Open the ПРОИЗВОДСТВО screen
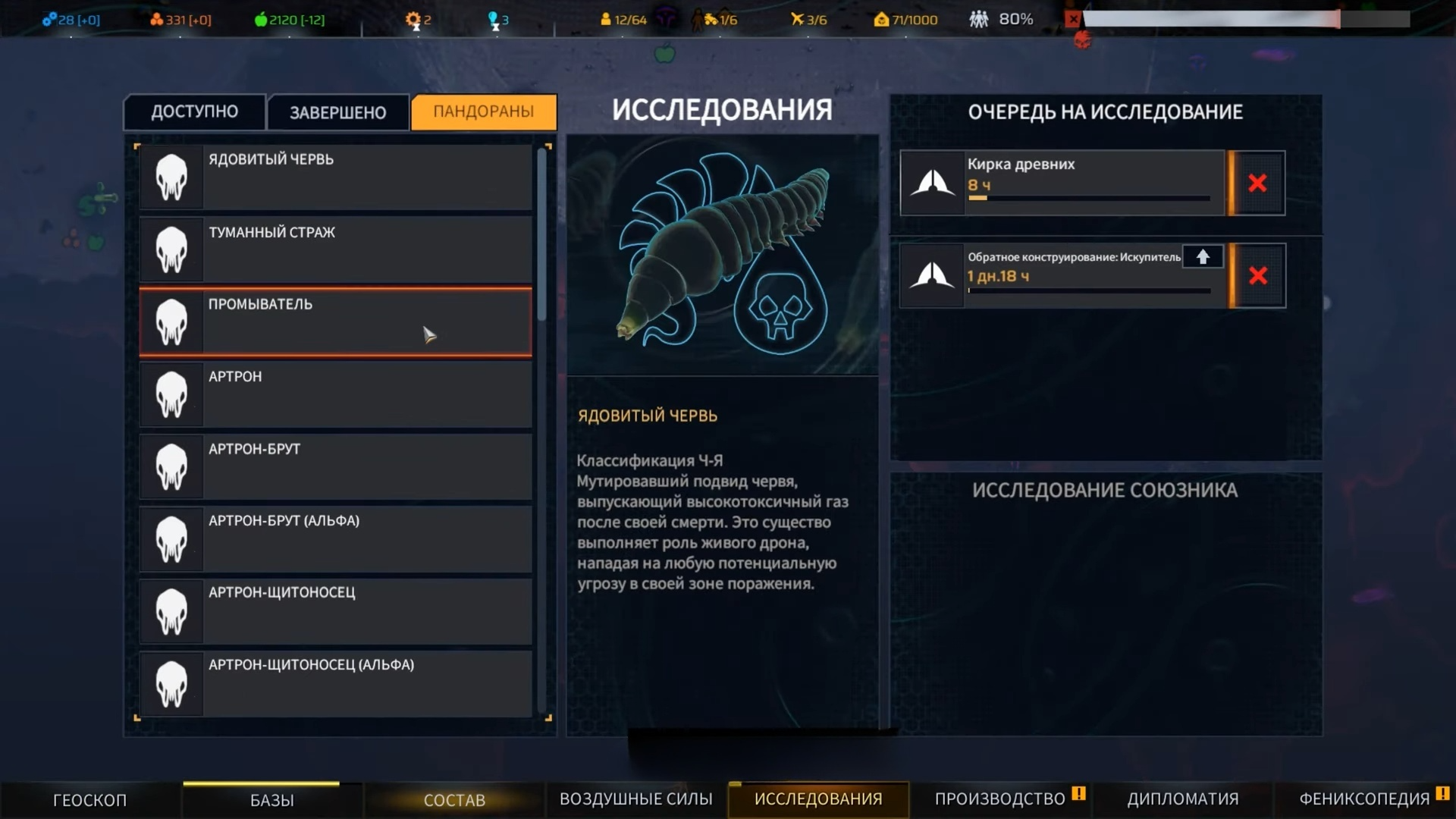Screen dimensions: 1456x819 999,799
